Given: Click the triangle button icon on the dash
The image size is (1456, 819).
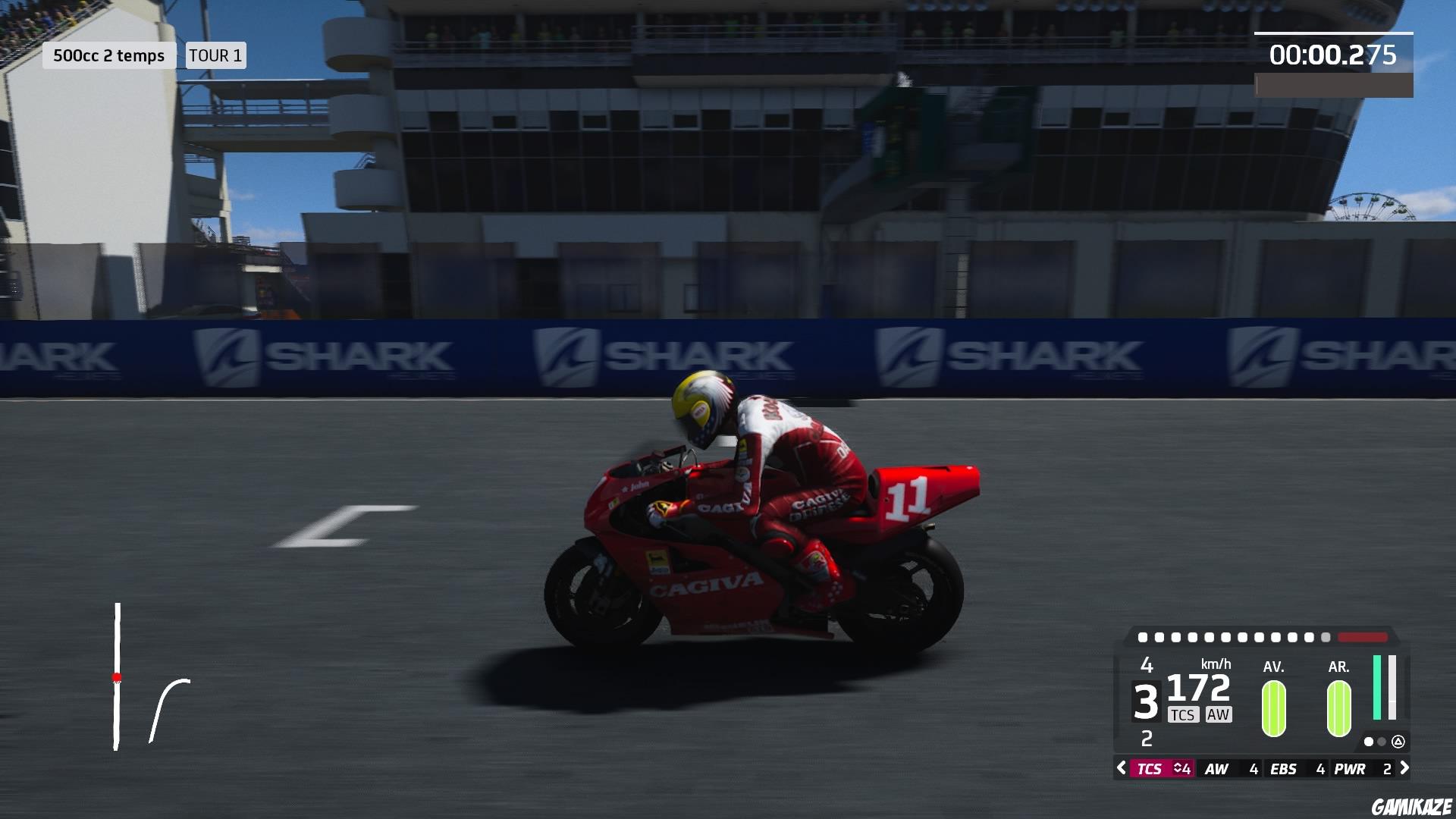Looking at the screenshot, I should [x=1399, y=742].
